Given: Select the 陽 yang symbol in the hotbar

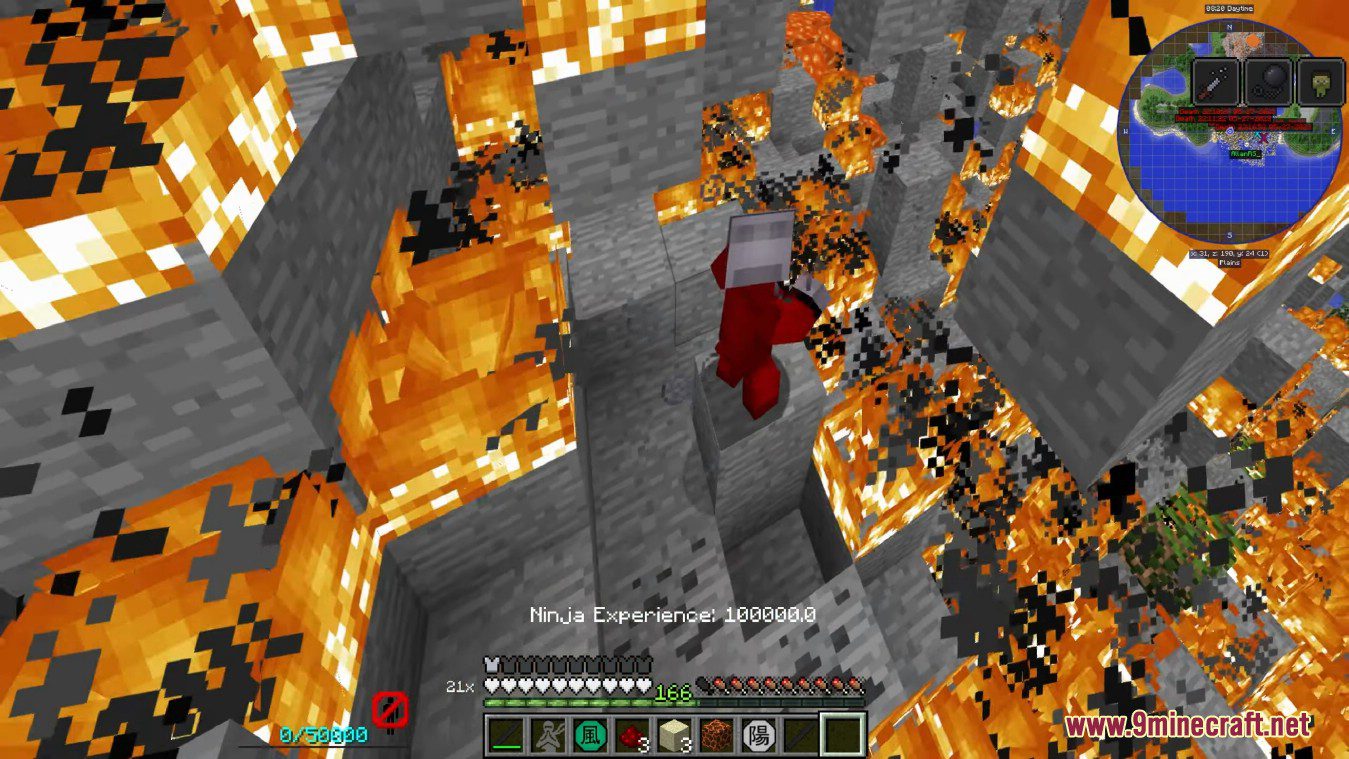Looking at the screenshot, I should pyautogui.click(x=761, y=736).
